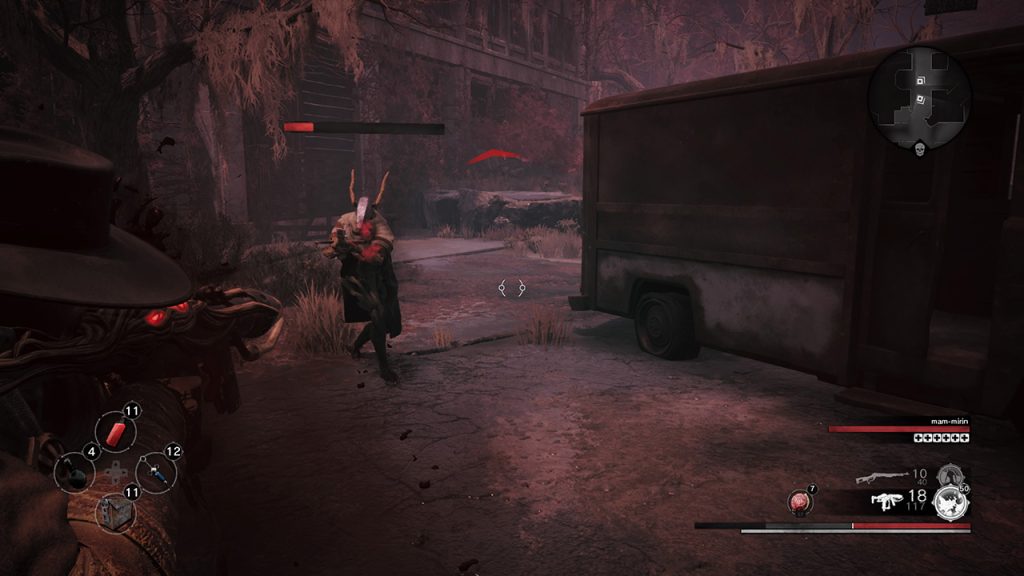
Task: Select the red dynamite stick item
Action: point(115,432)
